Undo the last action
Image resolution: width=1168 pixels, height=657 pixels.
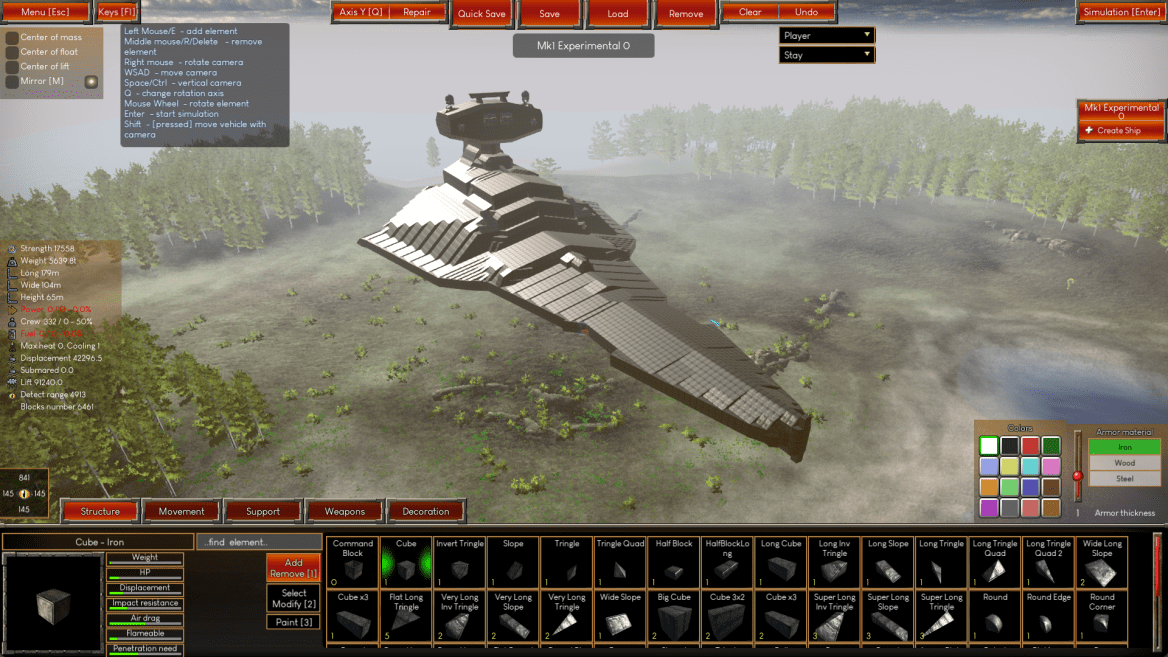pos(806,12)
